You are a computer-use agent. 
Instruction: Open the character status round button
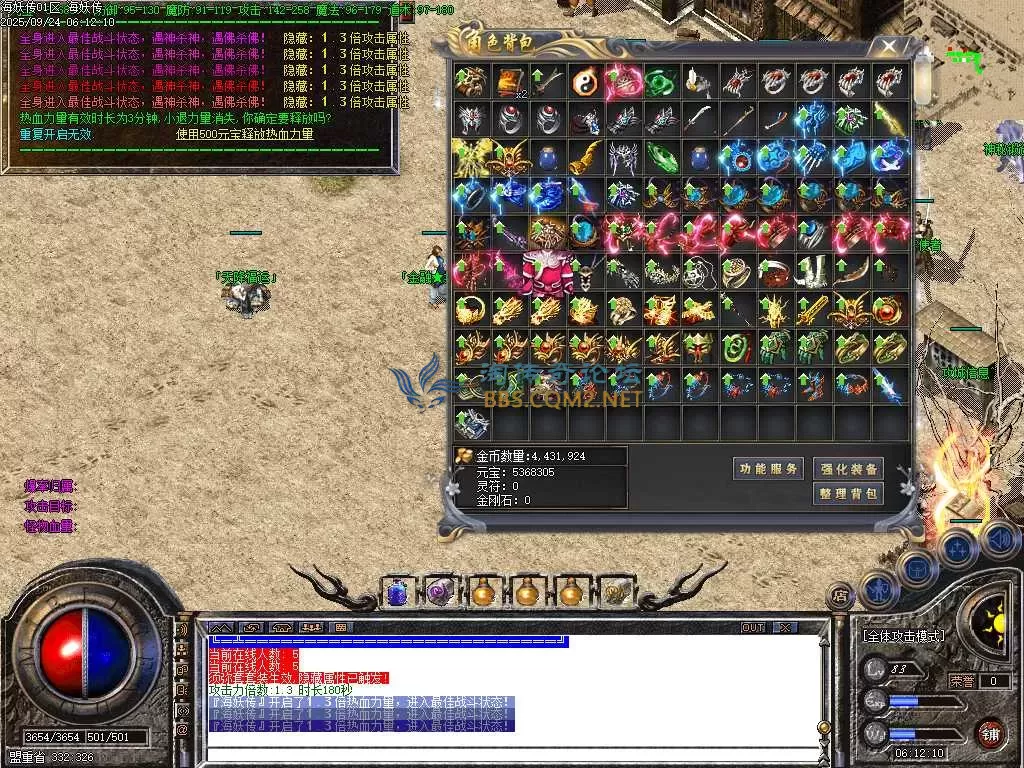coord(880,590)
